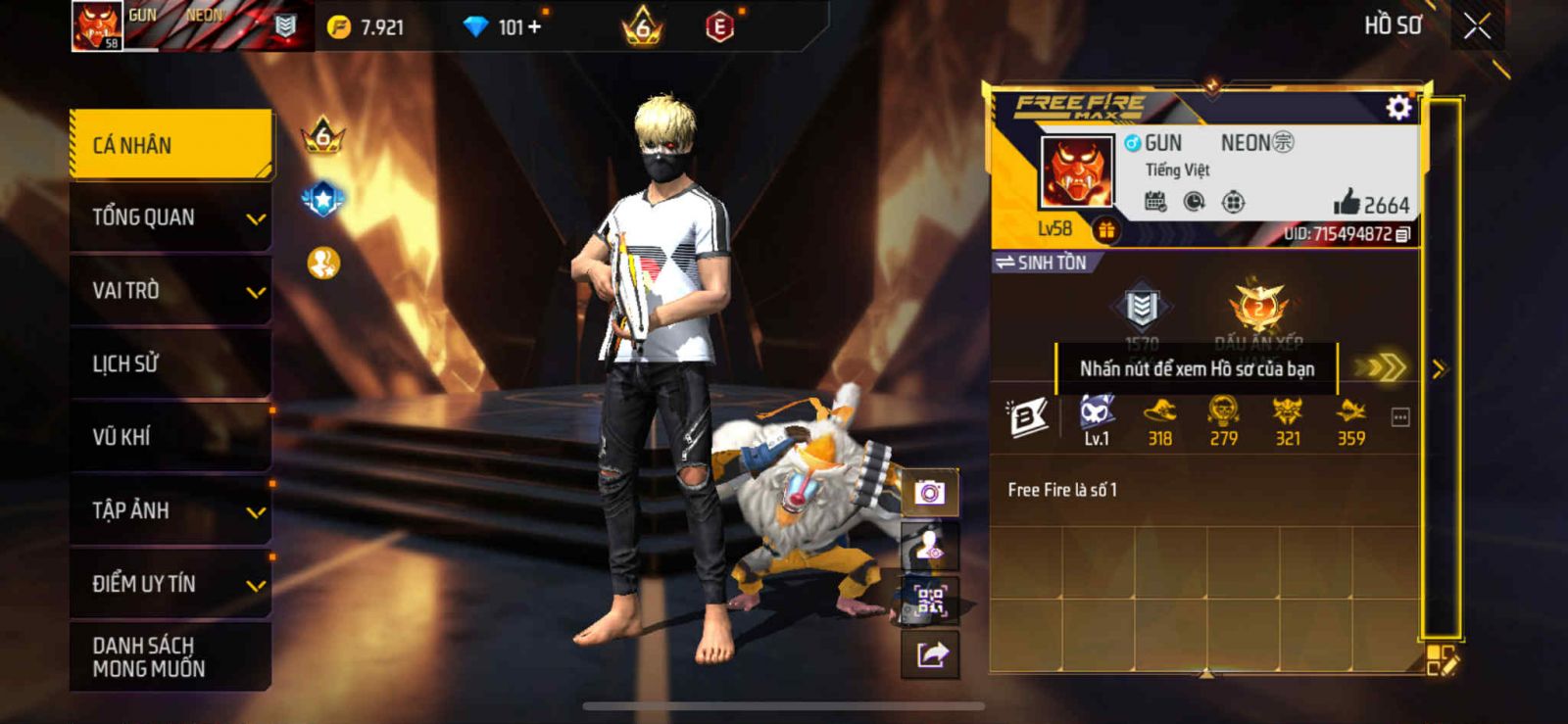
Task: Expand the VAI TRÒ menu
Action: pyautogui.click(x=171, y=291)
